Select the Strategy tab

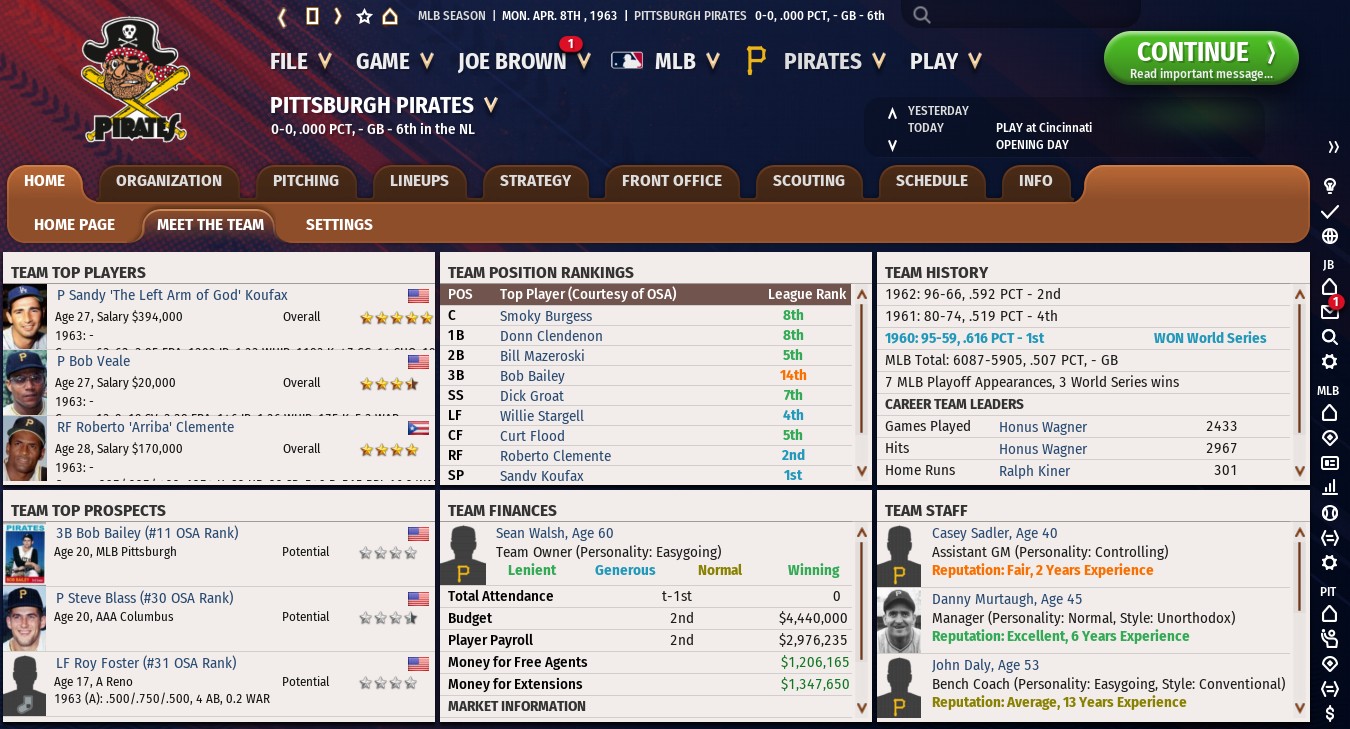(x=535, y=181)
